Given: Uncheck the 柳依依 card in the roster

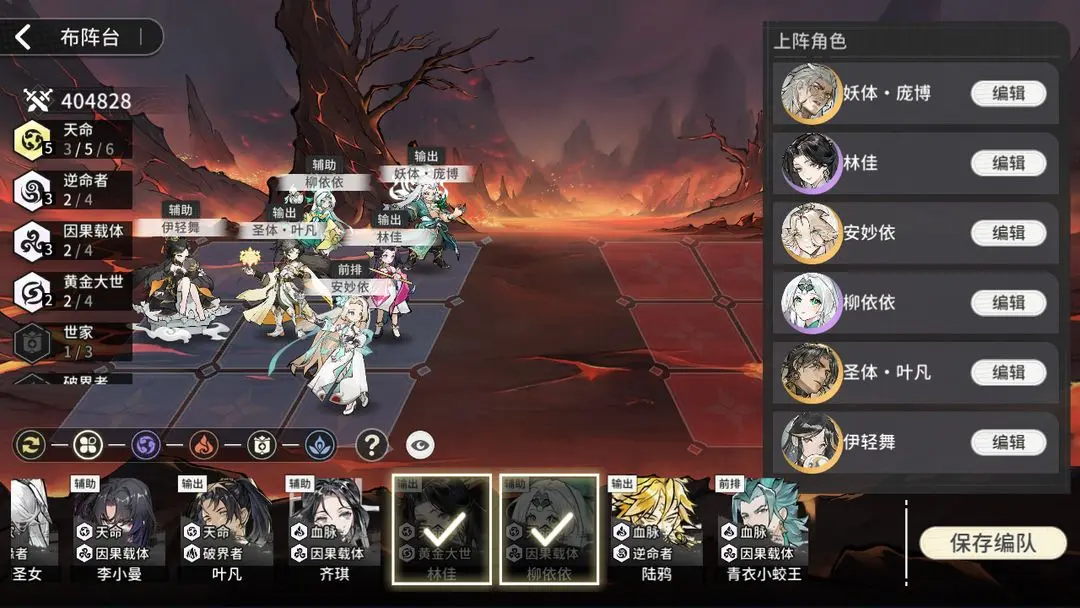Looking at the screenshot, I should pos(549,528).
